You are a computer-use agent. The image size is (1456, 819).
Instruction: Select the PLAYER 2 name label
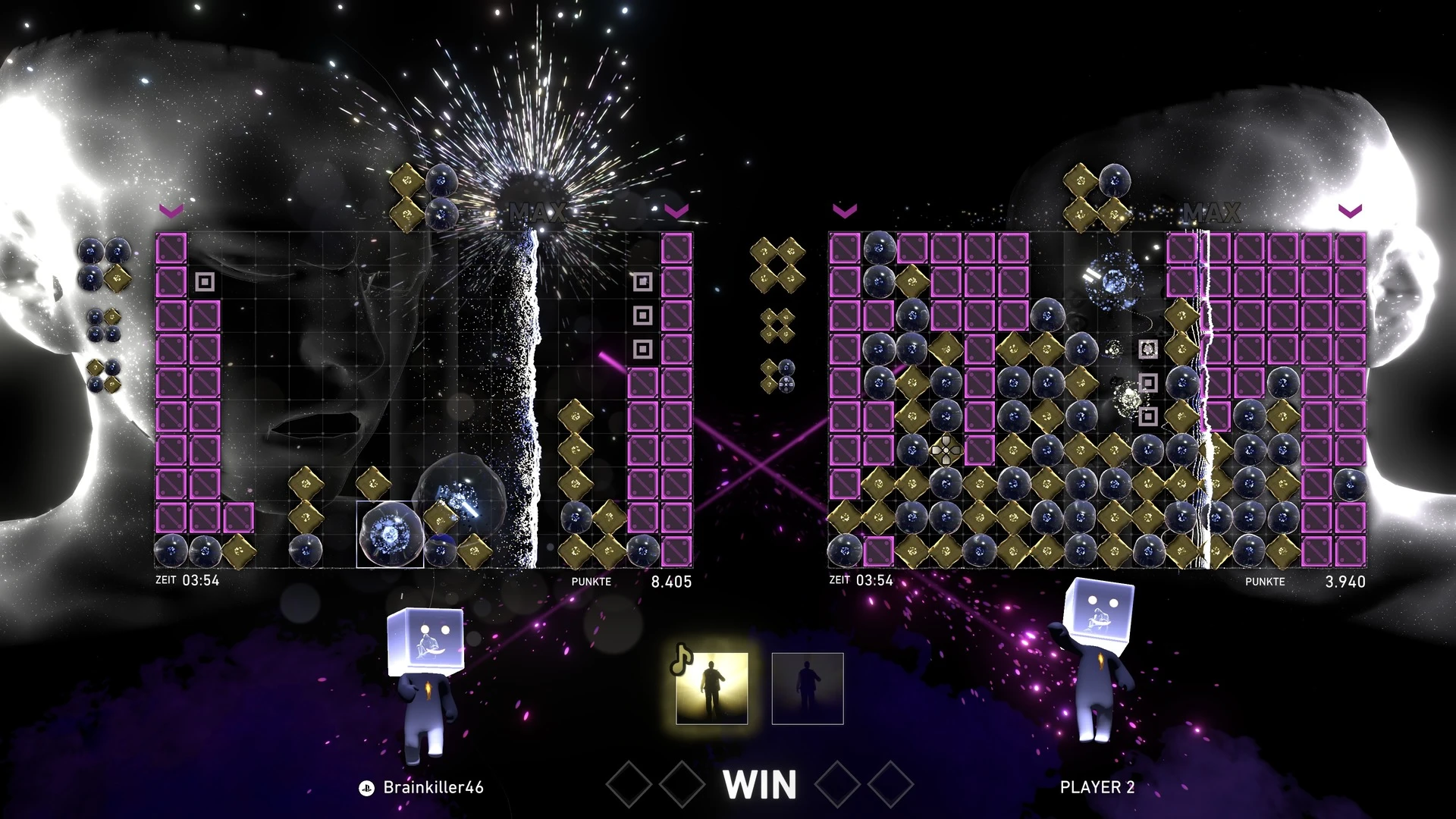[x=1097, y=787]
